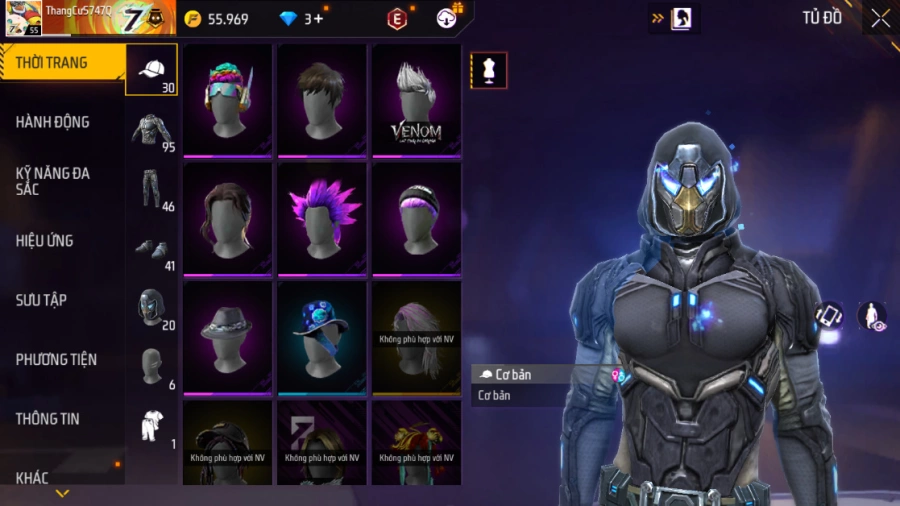This screenshot has height=506, width=900.
Task: Select the Phương Tiện vehicles menu
Action: click(x=56, y=359)
